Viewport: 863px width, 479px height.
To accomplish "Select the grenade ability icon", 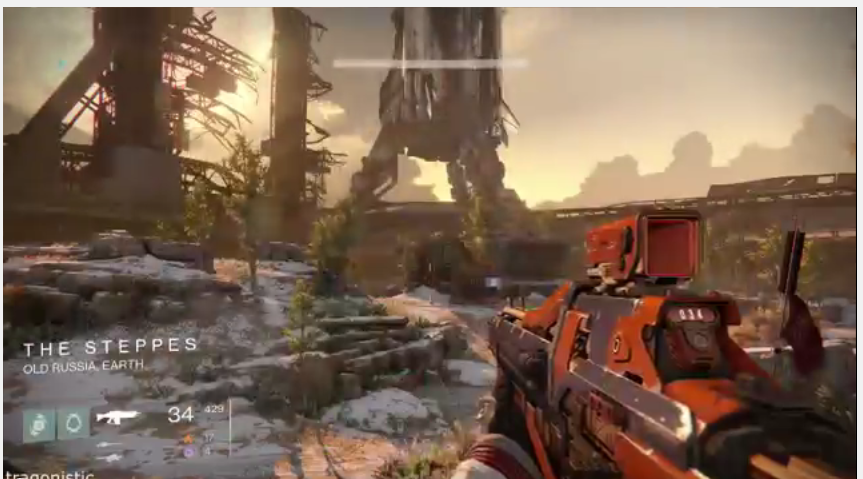I will coord(39,423).
